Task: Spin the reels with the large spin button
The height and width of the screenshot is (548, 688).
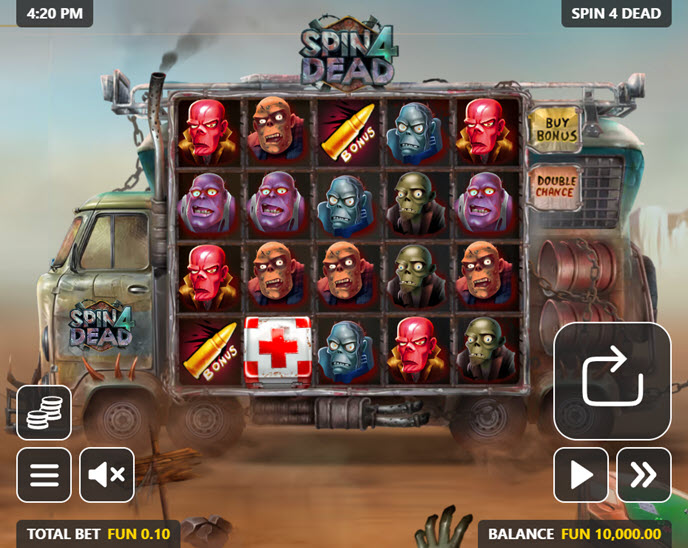Action: click(x=611, y=381)
